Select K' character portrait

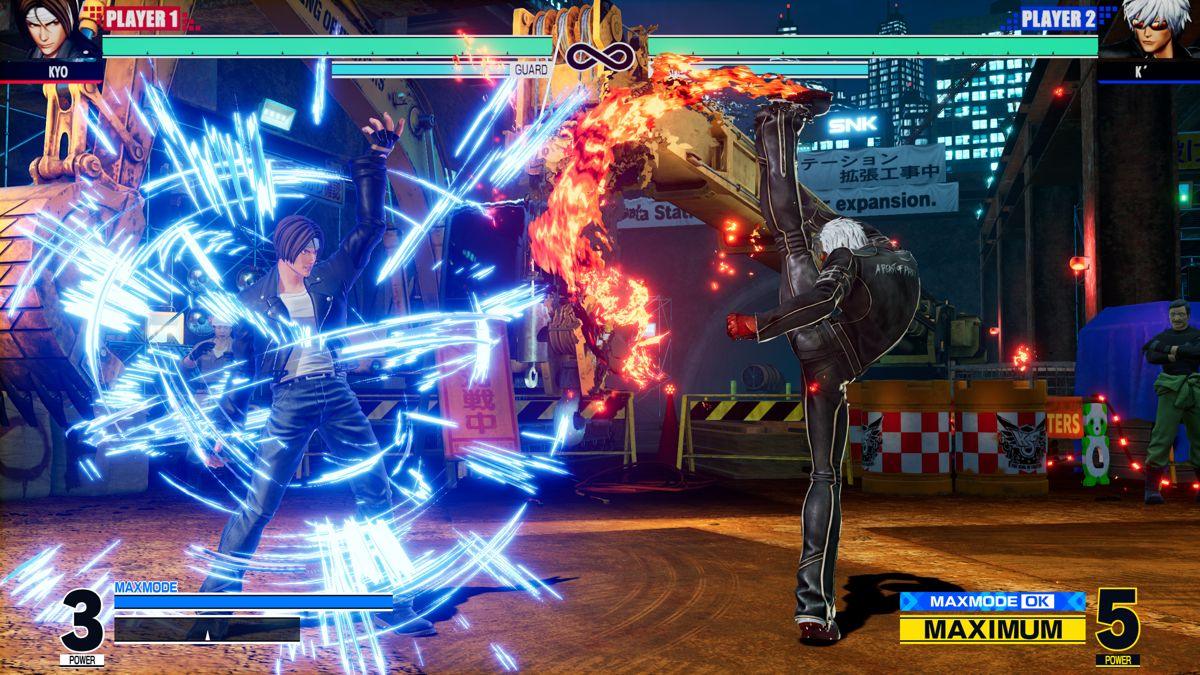click(1150, 30)
